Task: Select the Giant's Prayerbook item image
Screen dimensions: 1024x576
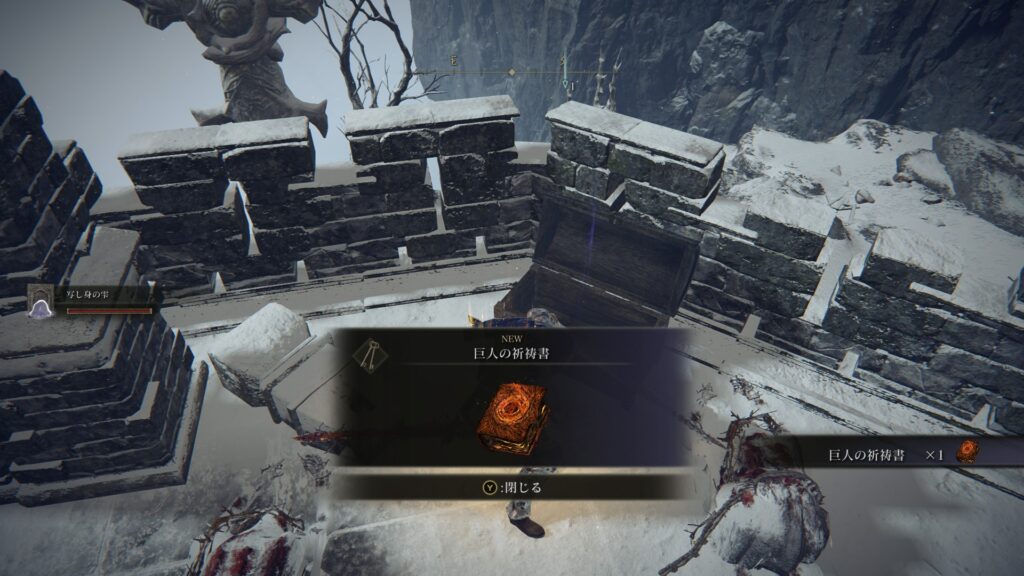Action: point(511,414)
